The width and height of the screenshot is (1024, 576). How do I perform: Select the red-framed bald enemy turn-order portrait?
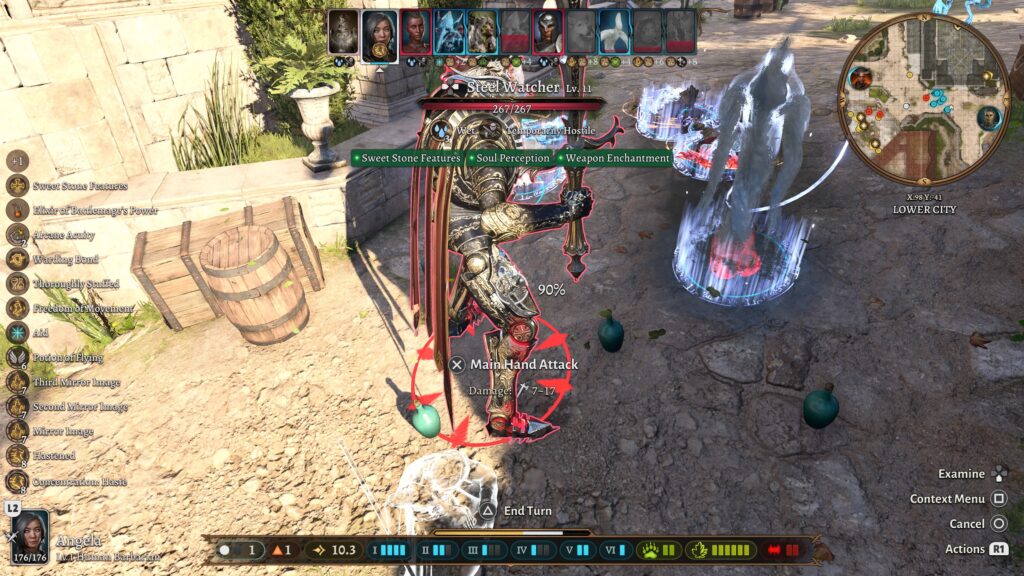tap(415, 32)
